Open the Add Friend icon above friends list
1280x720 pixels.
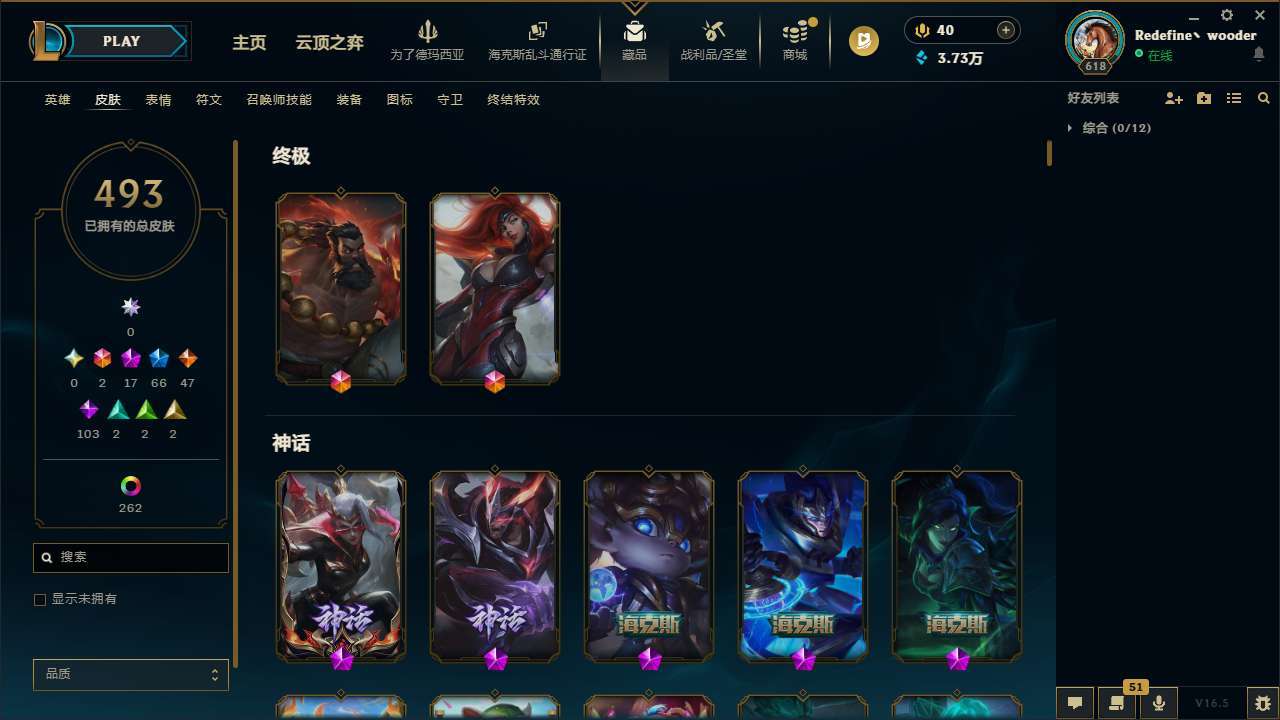(x=1174, y=98)
